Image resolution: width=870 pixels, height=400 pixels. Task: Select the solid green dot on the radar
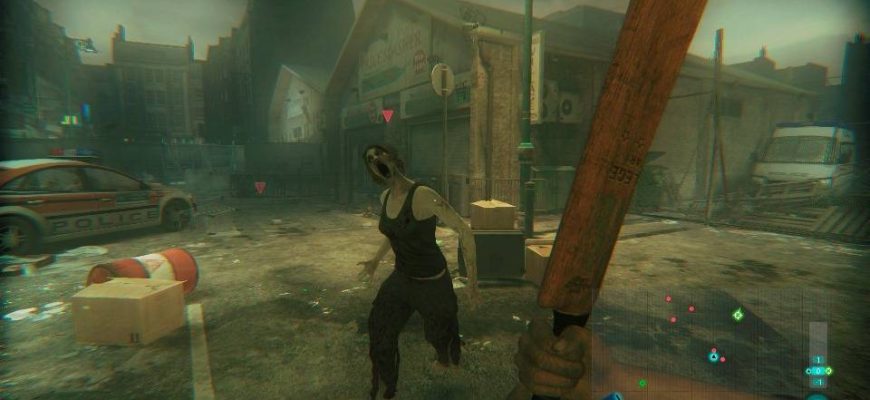(642, 383)
